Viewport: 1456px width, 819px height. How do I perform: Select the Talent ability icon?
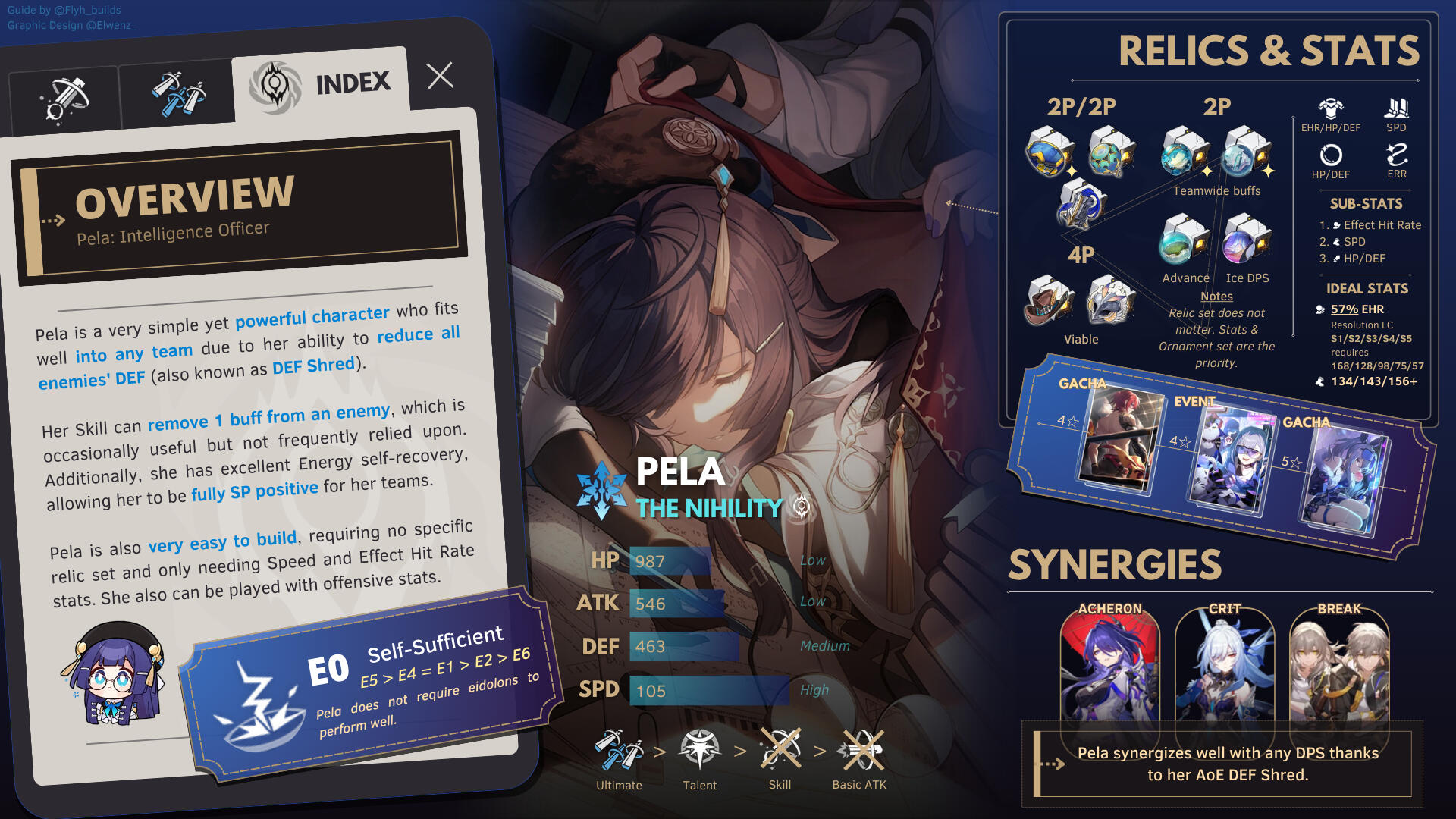coord(699,750)
